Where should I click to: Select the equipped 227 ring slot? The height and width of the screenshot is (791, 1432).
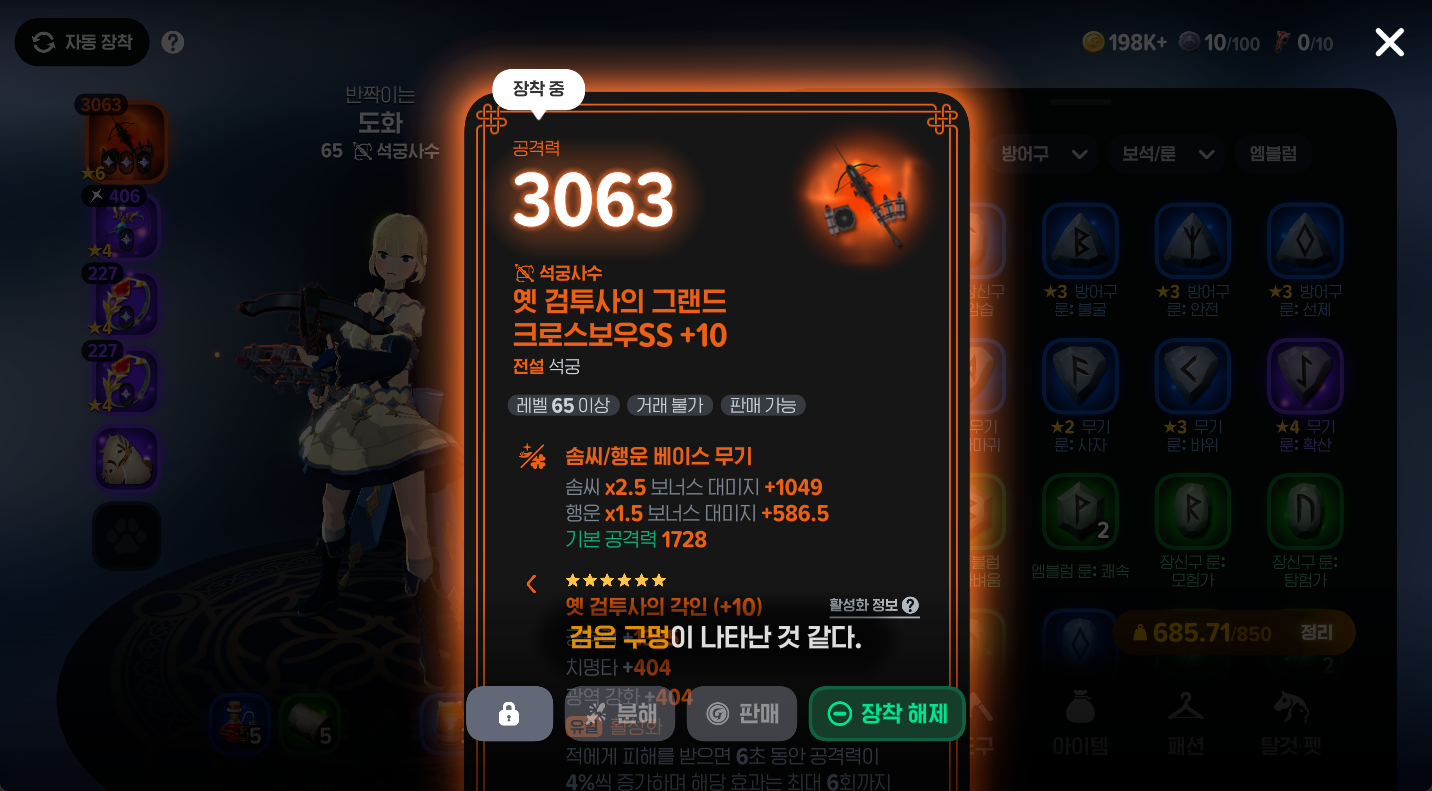(125, 303)
